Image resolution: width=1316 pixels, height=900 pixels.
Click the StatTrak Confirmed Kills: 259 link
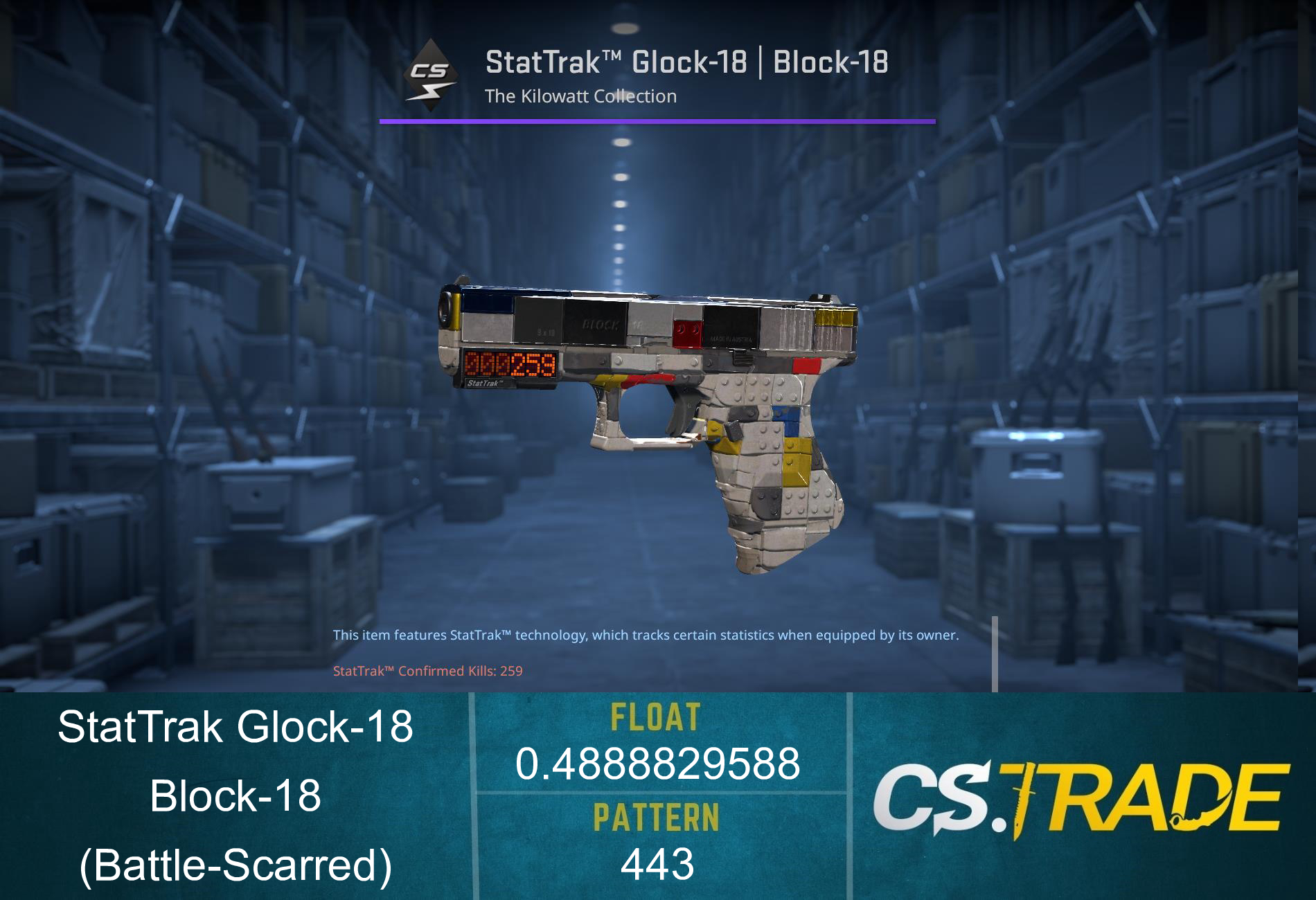(x=427, y=671)
